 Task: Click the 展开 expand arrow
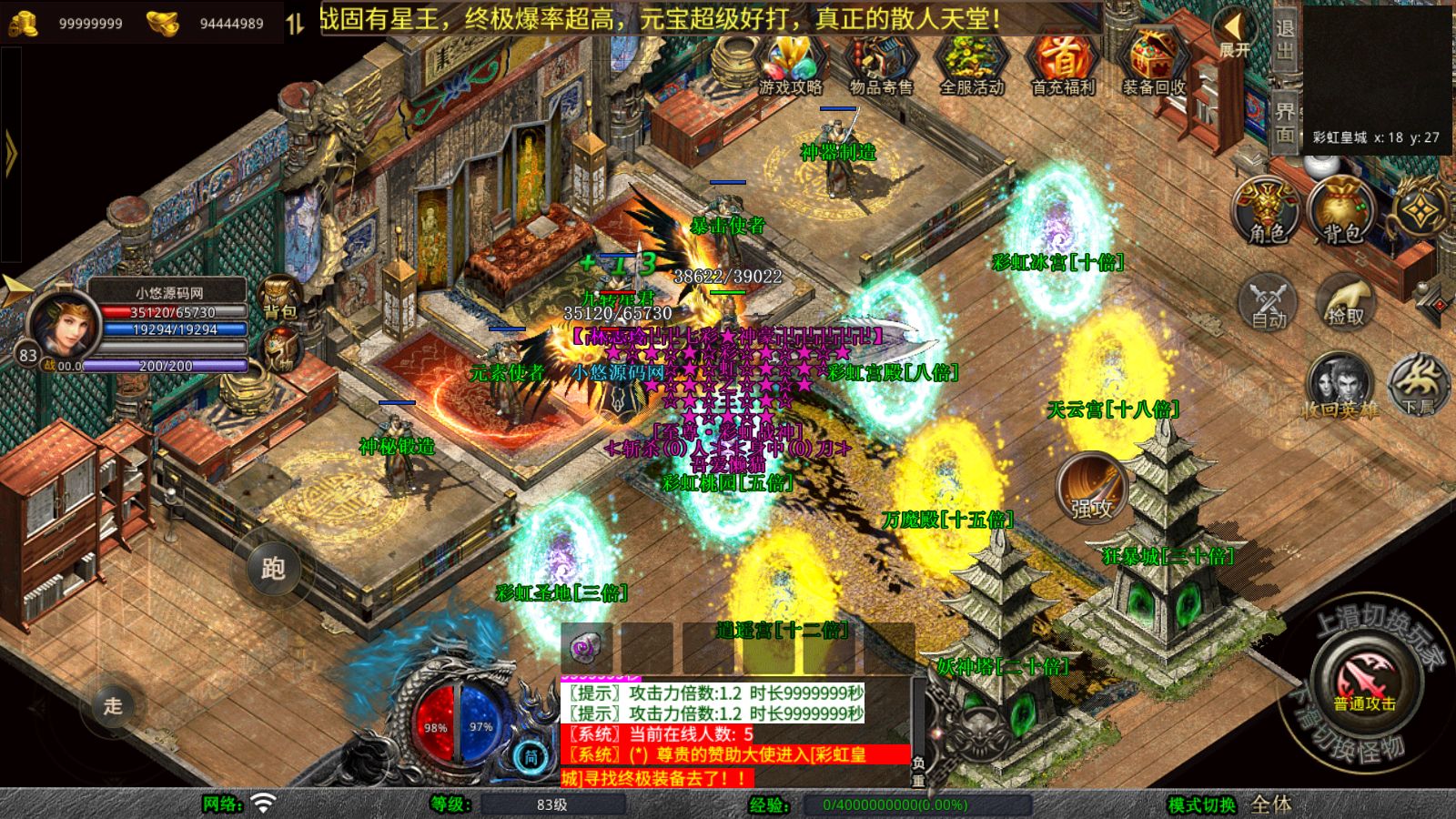(1234, 34)
